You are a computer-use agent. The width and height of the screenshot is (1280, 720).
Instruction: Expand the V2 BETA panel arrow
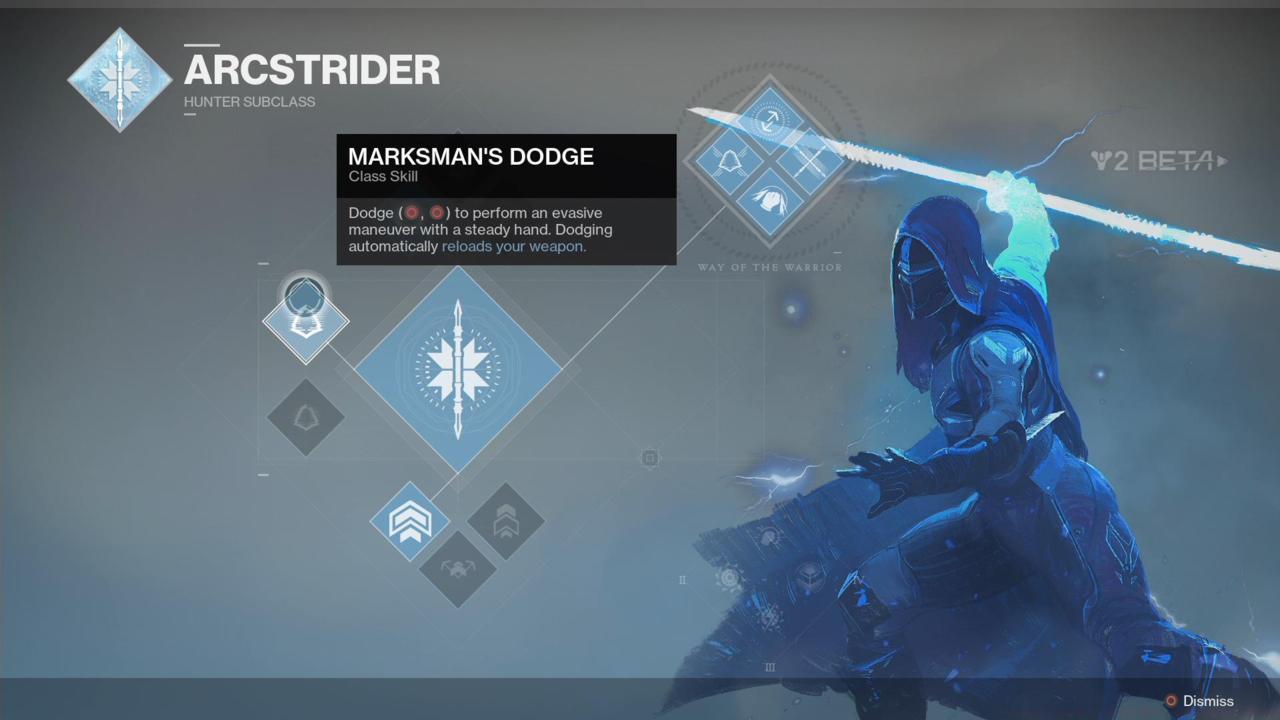point(1222,161)
